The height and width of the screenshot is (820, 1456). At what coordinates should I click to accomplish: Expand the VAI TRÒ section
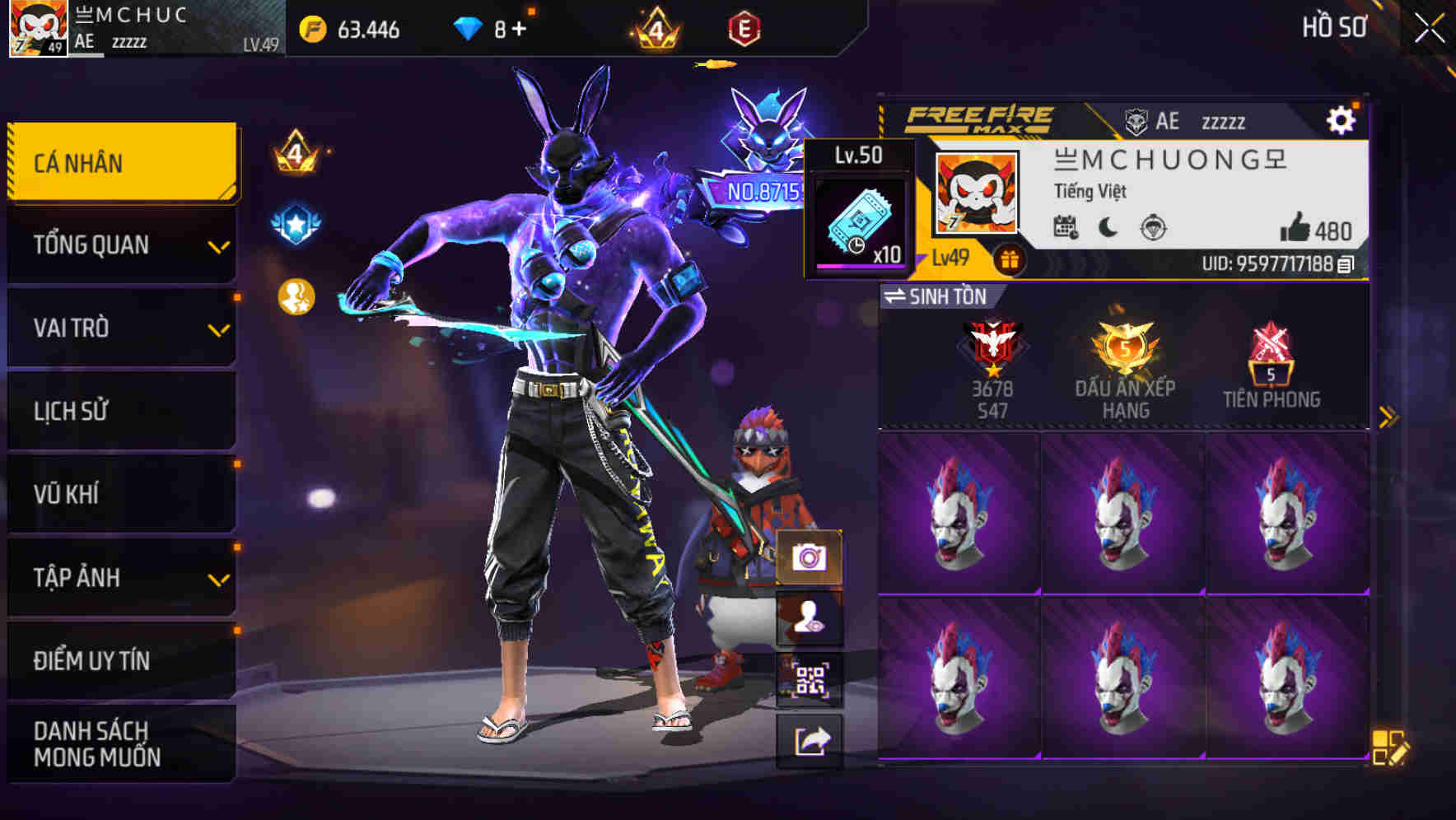tap(120, 328)
